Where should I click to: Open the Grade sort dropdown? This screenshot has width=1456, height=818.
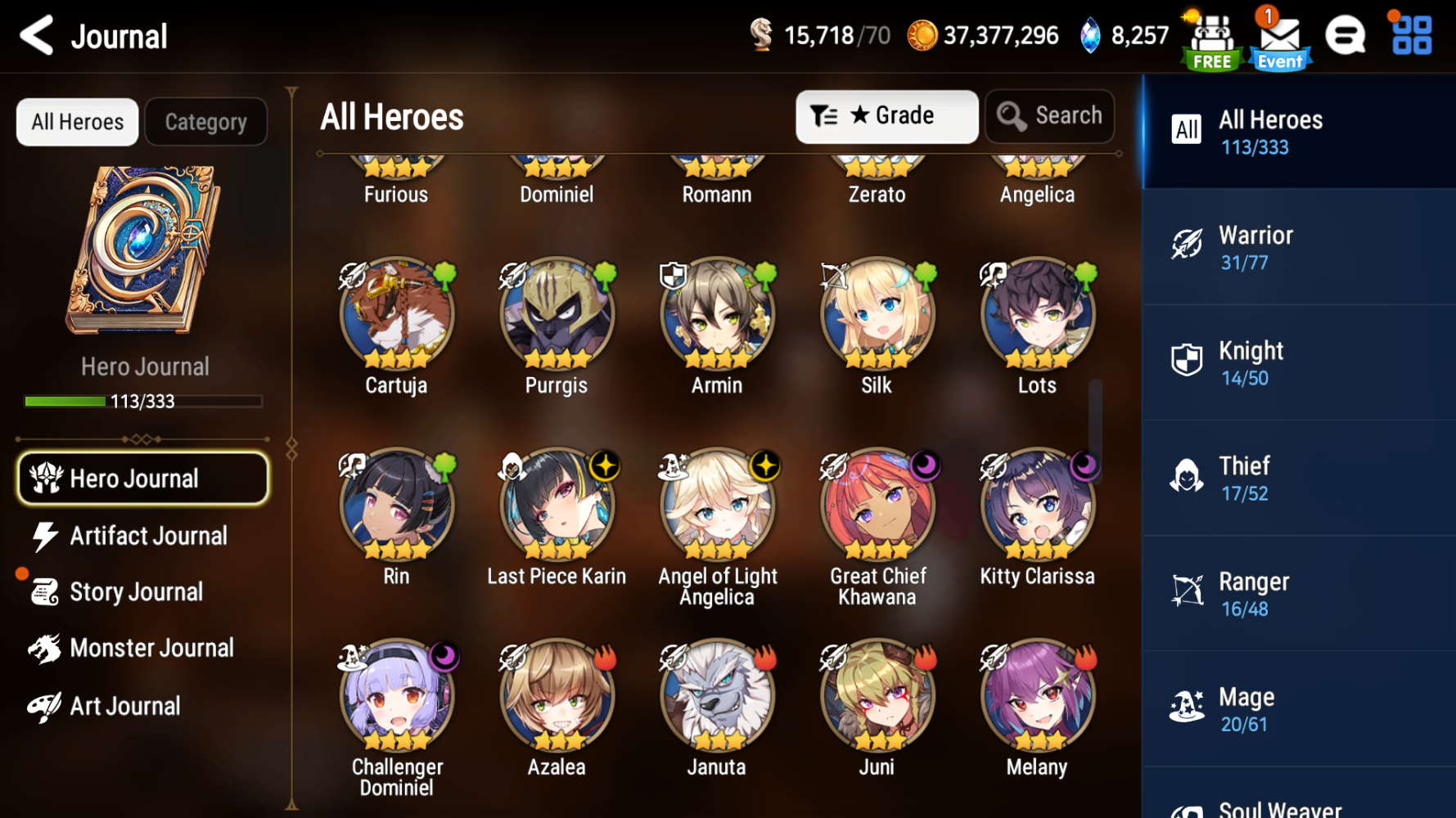886,116
